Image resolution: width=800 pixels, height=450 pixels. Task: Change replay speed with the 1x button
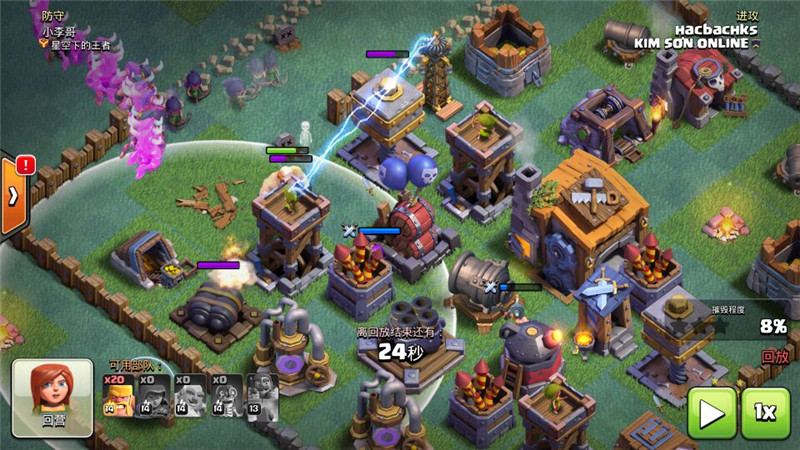(765, 413)
